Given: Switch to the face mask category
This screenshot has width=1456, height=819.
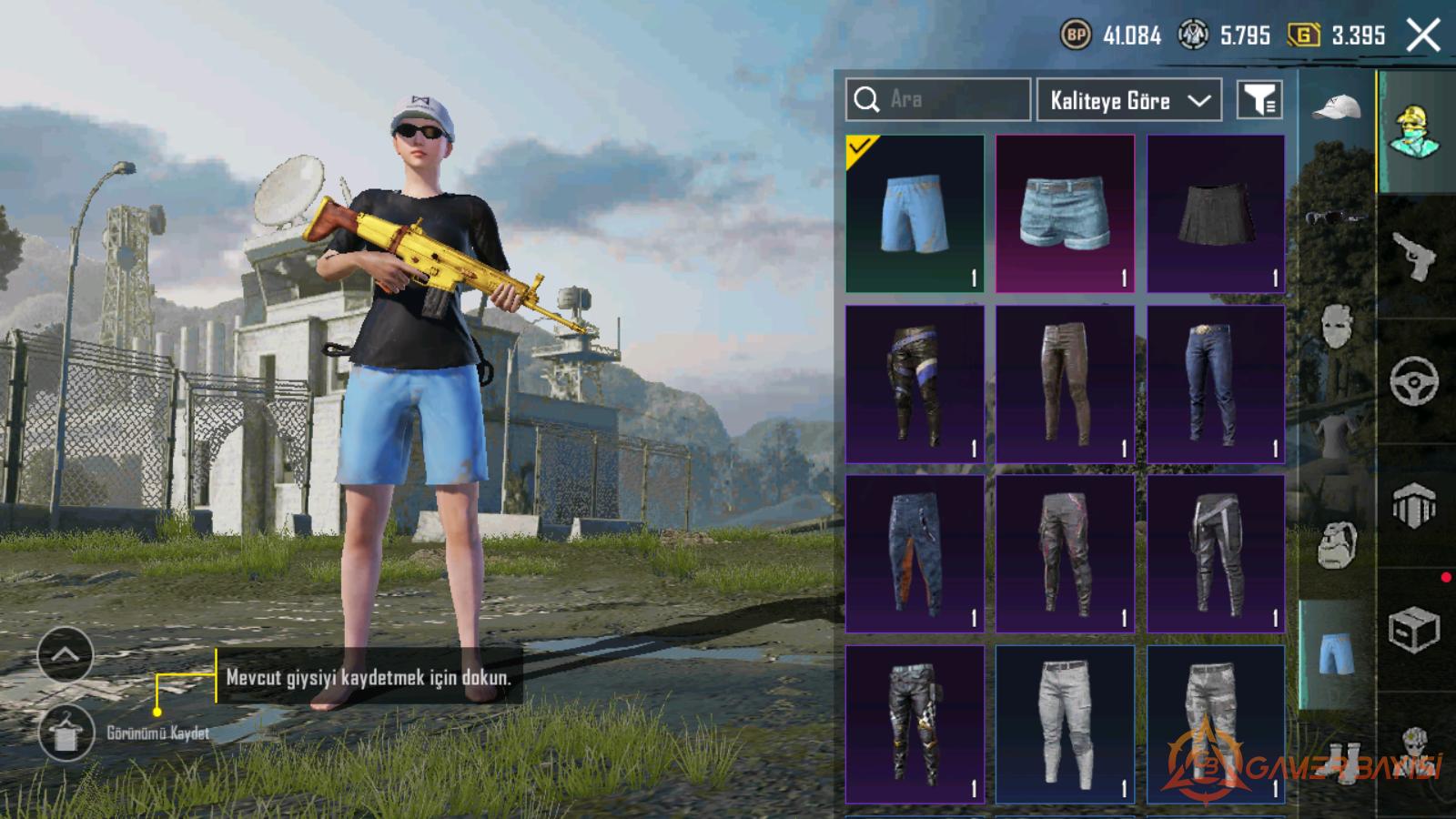Looking at the screenshot, I should pos(1336,325).
